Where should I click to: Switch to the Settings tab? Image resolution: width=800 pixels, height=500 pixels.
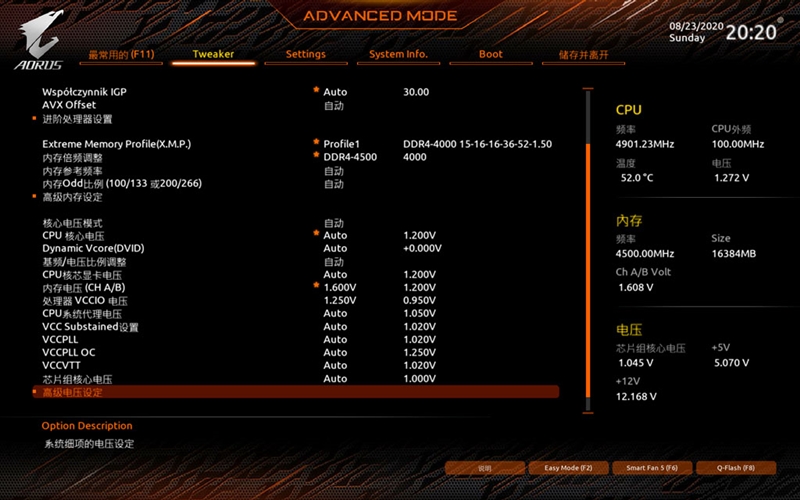tap(305, 54)
